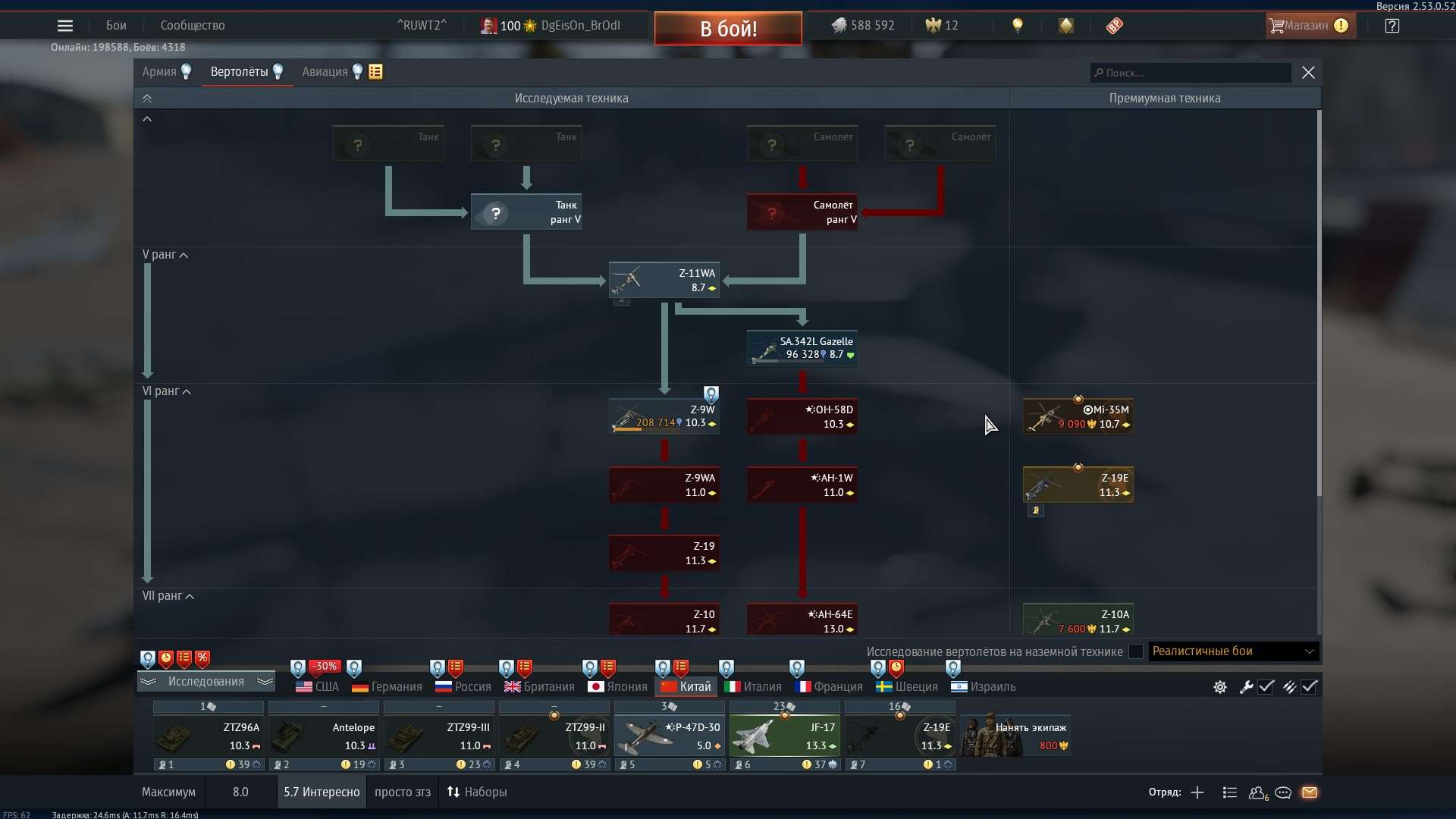Open the friends list people icon
The height and width of the screenshot is (819, 1456).
pos(1257,792)
